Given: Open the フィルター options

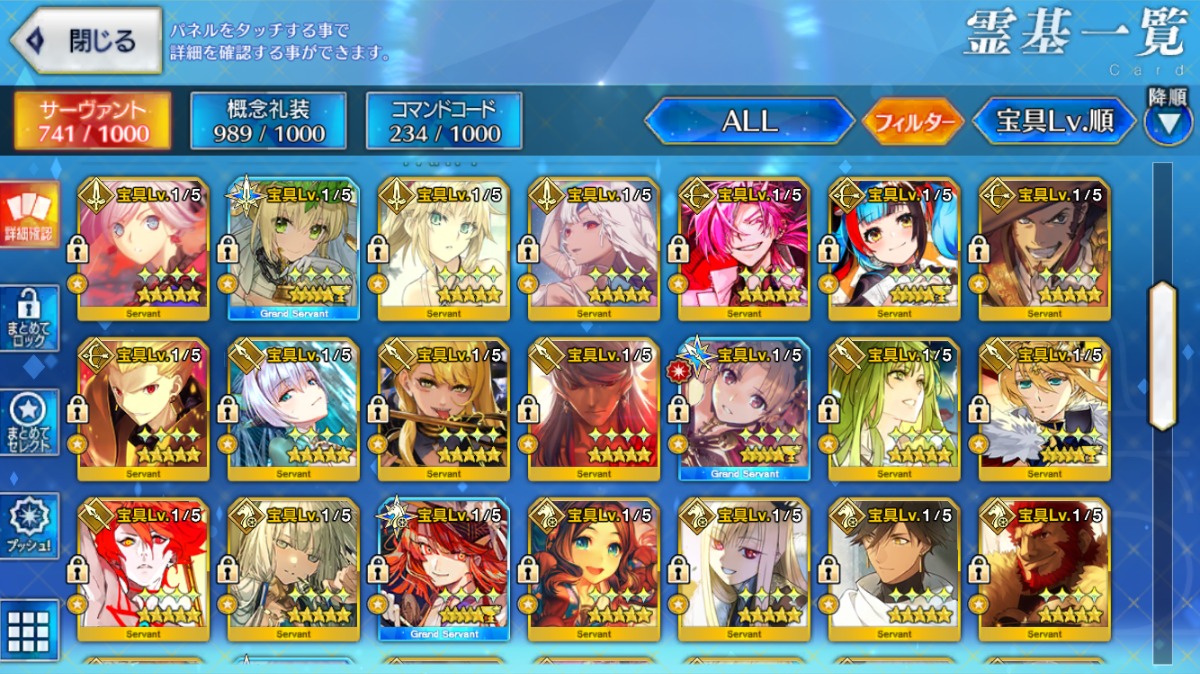Looking at the screenshot, I should 913,122.
